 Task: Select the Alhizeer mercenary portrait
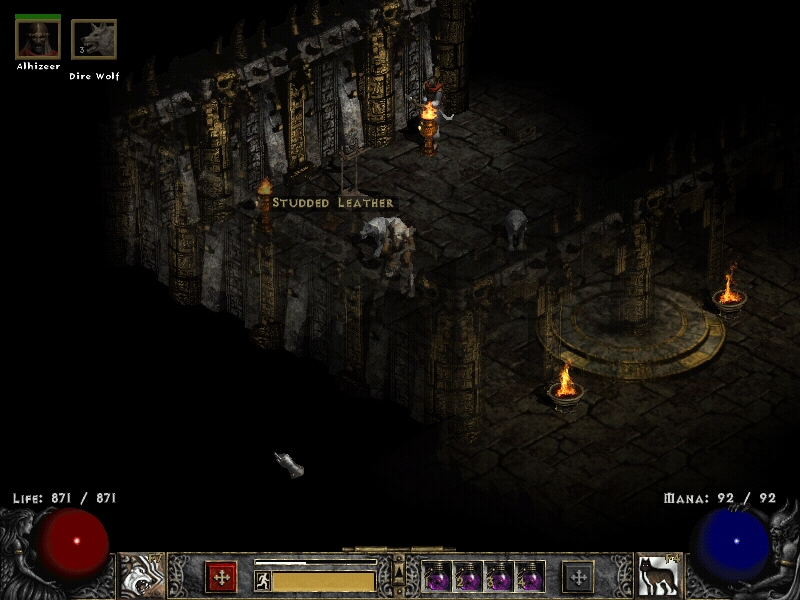tap(38, 39)
